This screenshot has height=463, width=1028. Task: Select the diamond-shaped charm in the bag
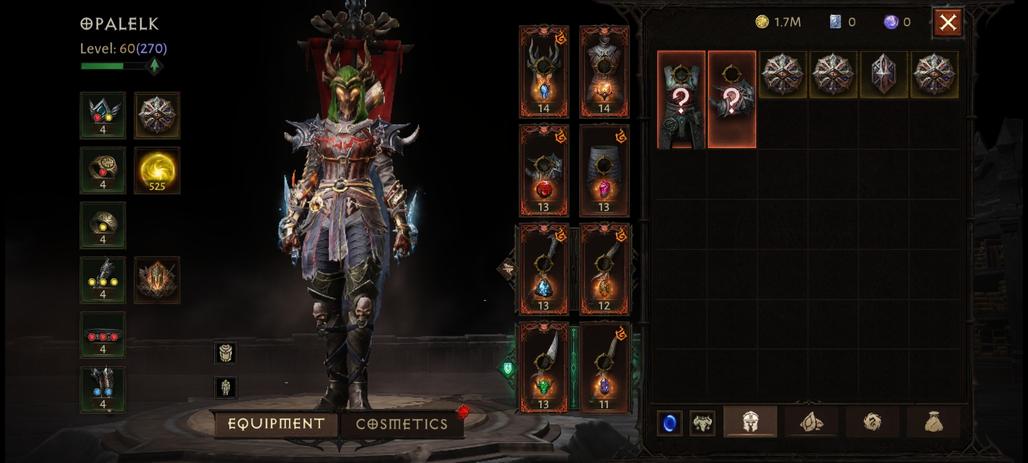[884, 74]
